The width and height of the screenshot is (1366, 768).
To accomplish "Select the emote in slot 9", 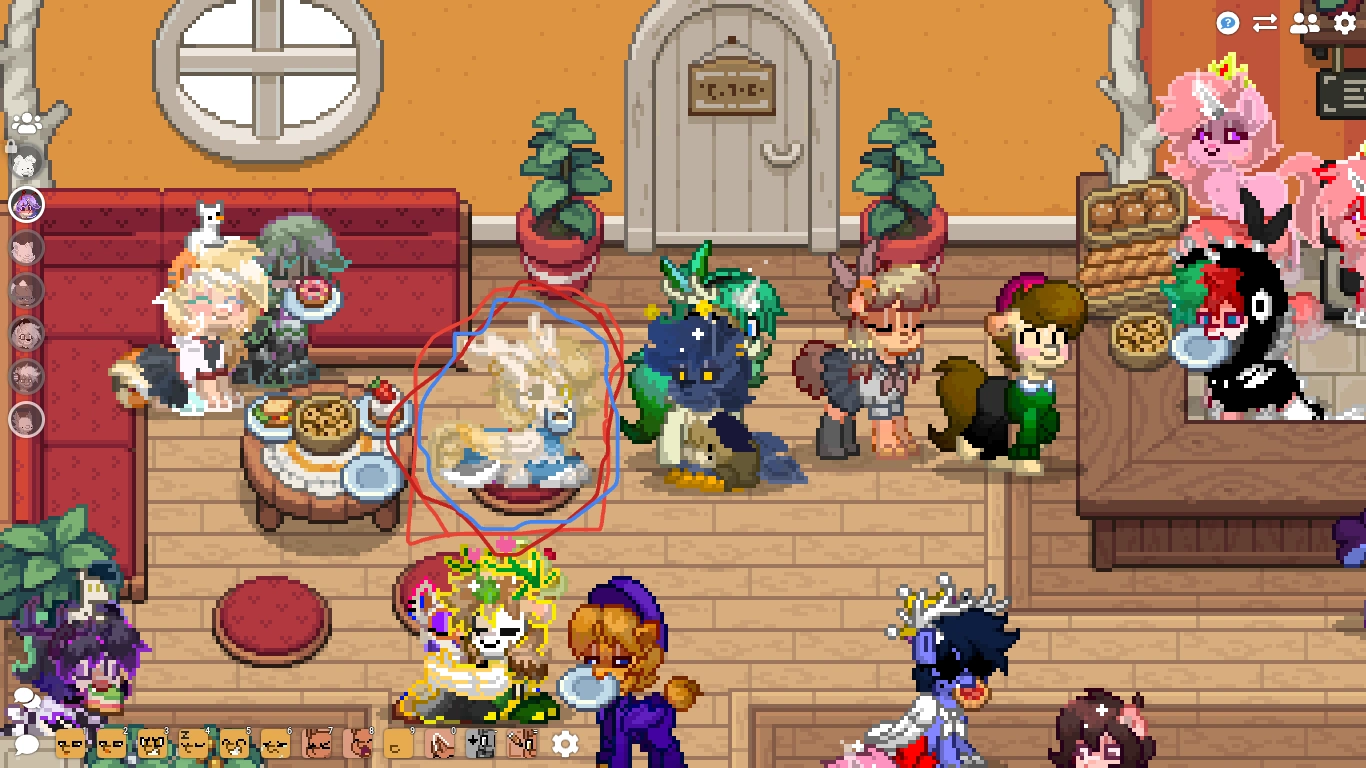I will tap(398, 743).
